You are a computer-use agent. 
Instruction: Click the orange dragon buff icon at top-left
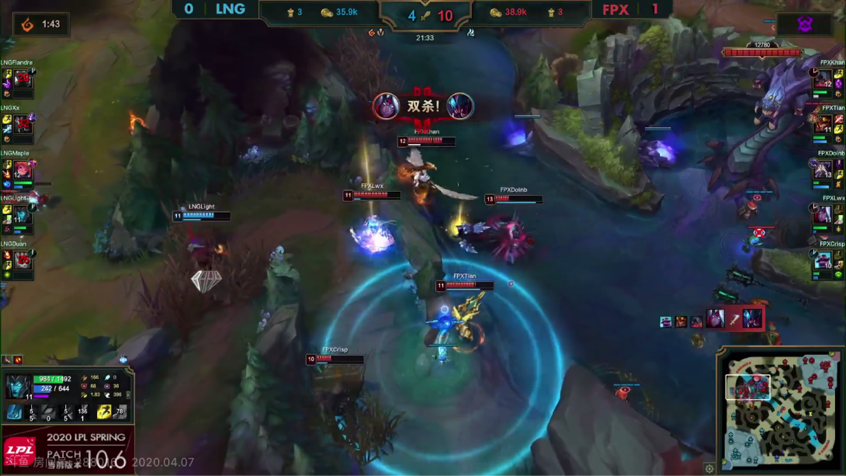click(28, 24)
